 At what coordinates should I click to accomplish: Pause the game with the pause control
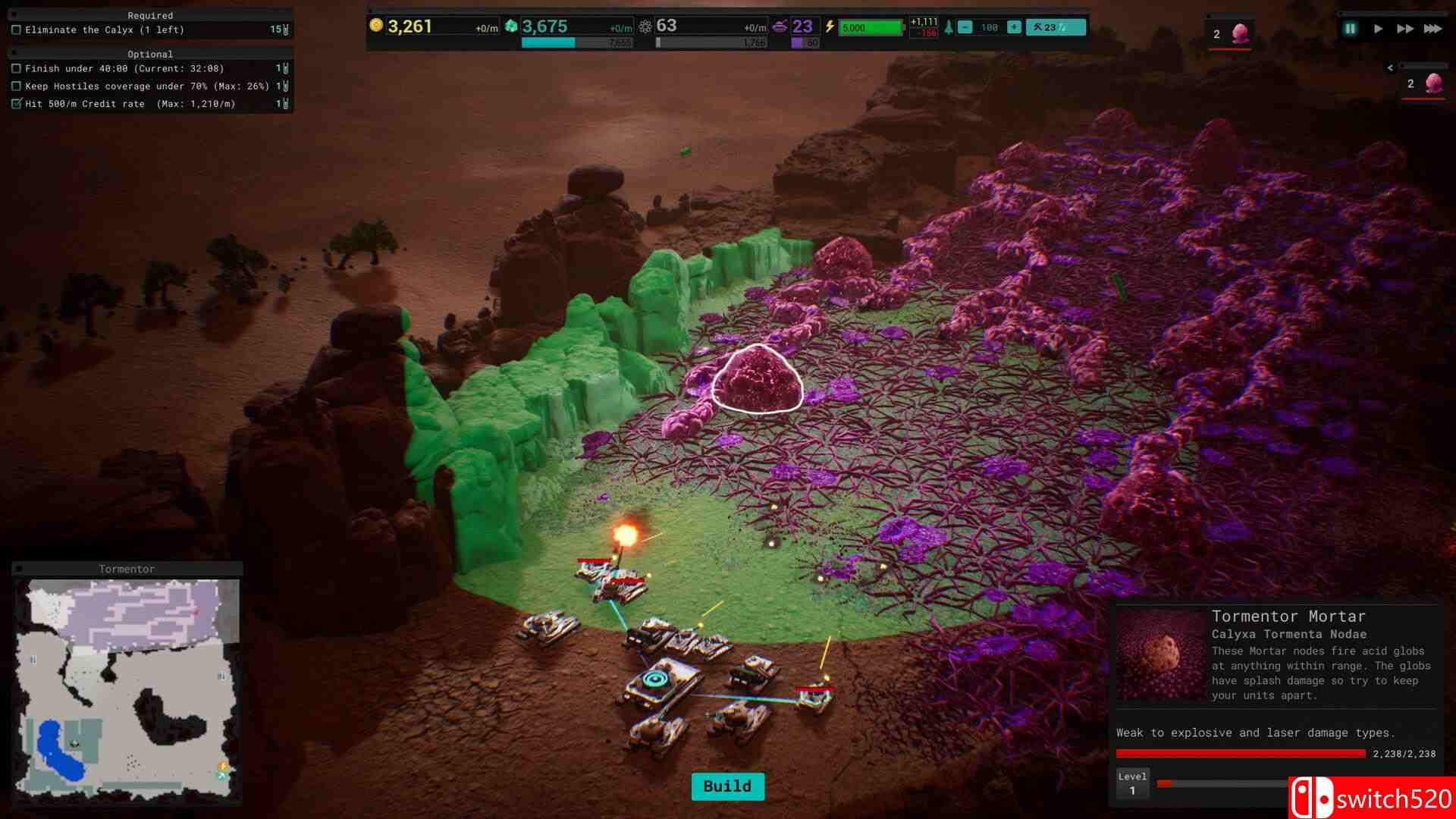point(1349,28)
